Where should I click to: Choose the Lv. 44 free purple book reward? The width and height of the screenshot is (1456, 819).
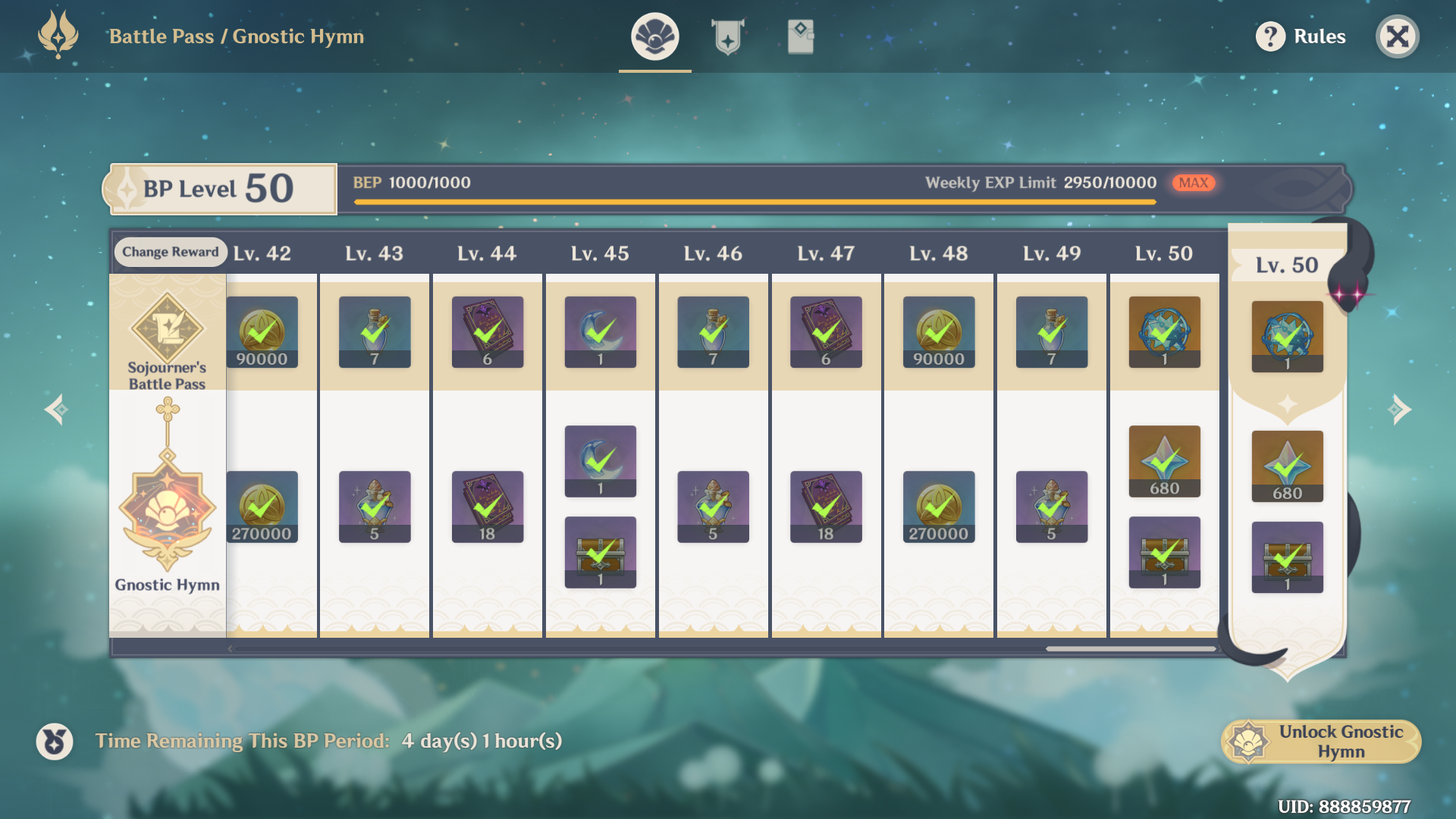[x=487, y=332]
